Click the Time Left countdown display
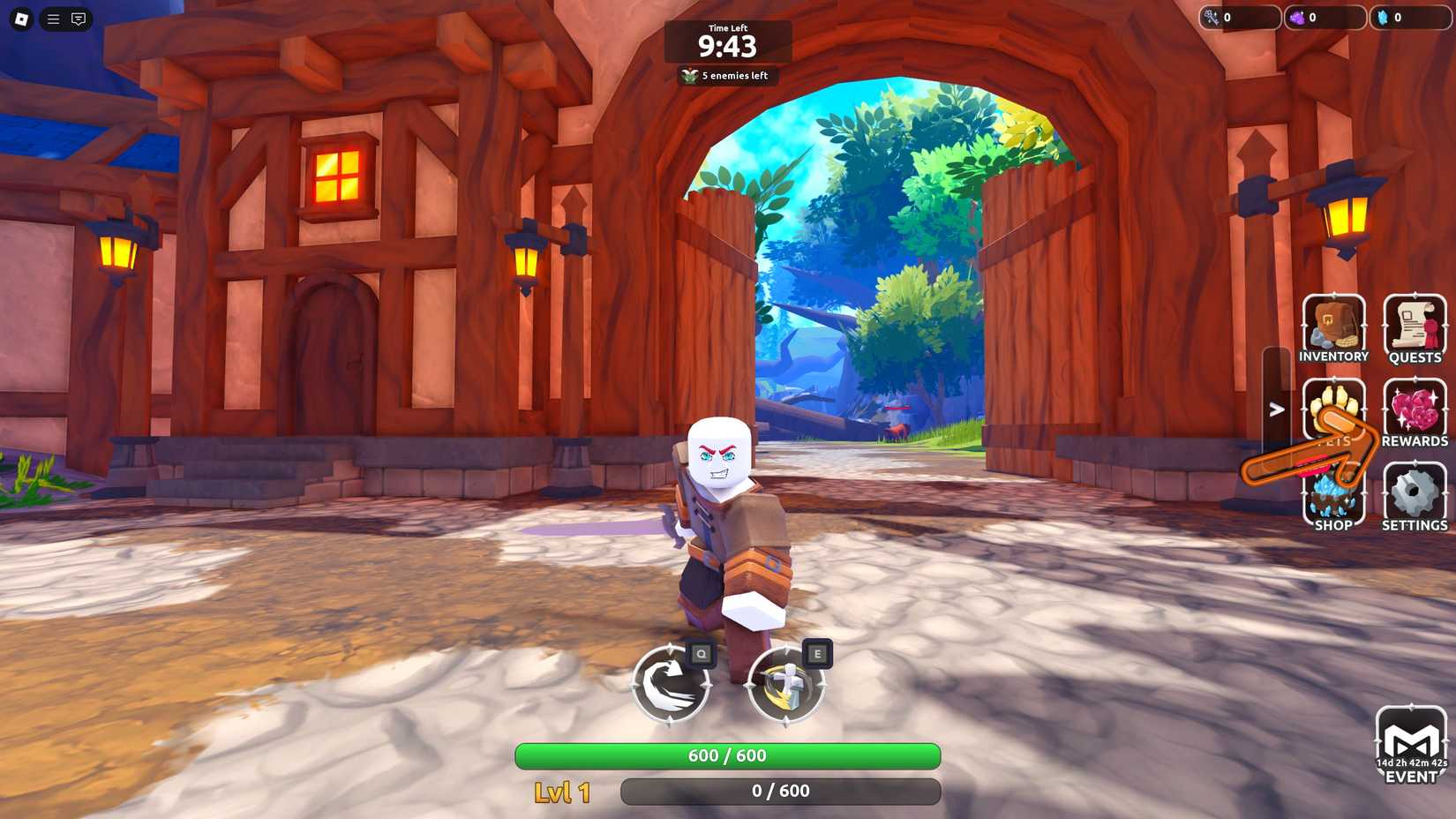Image resolution: width=1456 pixels, height=819 pixels. [x=727, y=42]
